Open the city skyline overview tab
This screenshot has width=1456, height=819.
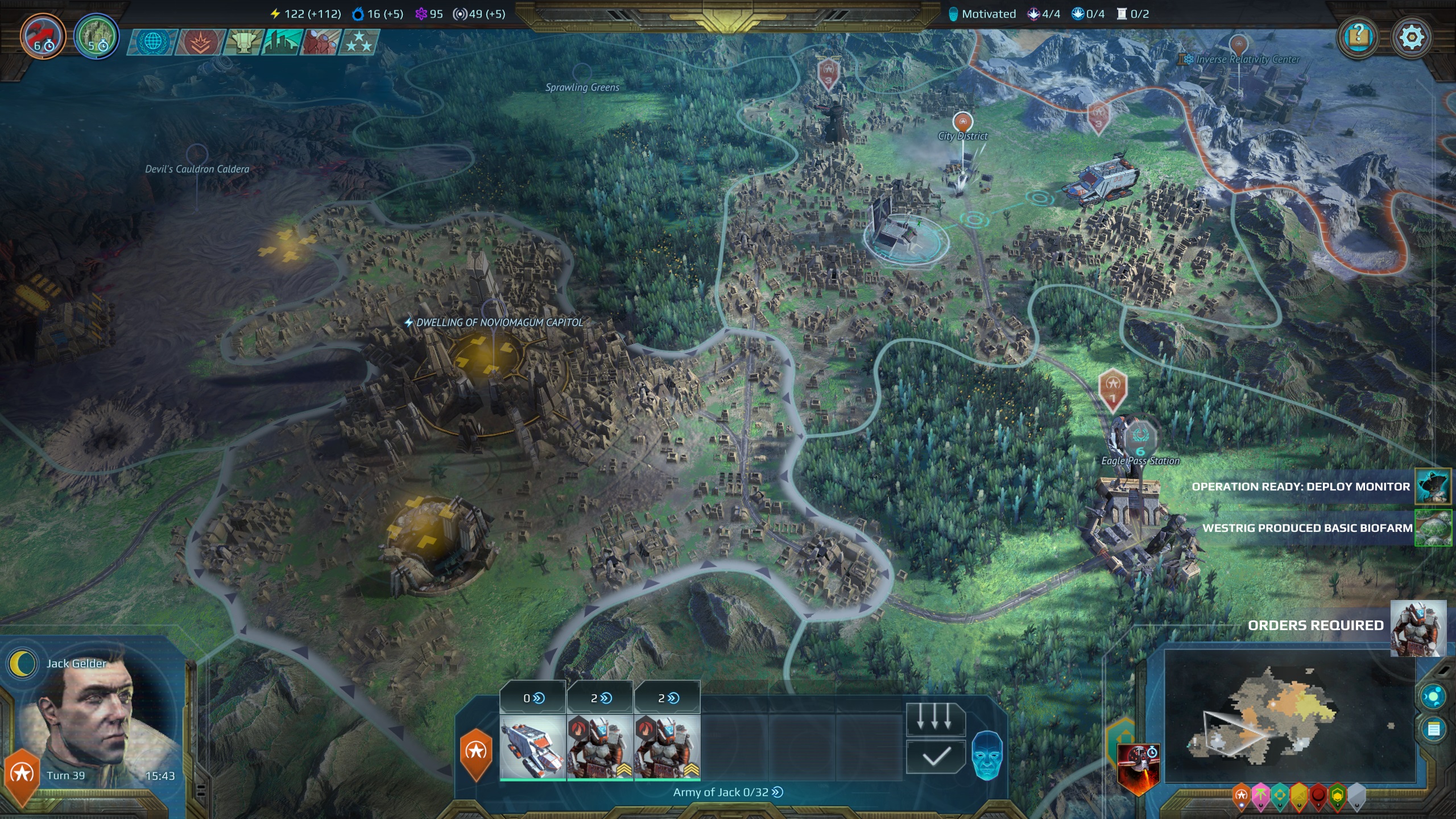click(281, 42)
